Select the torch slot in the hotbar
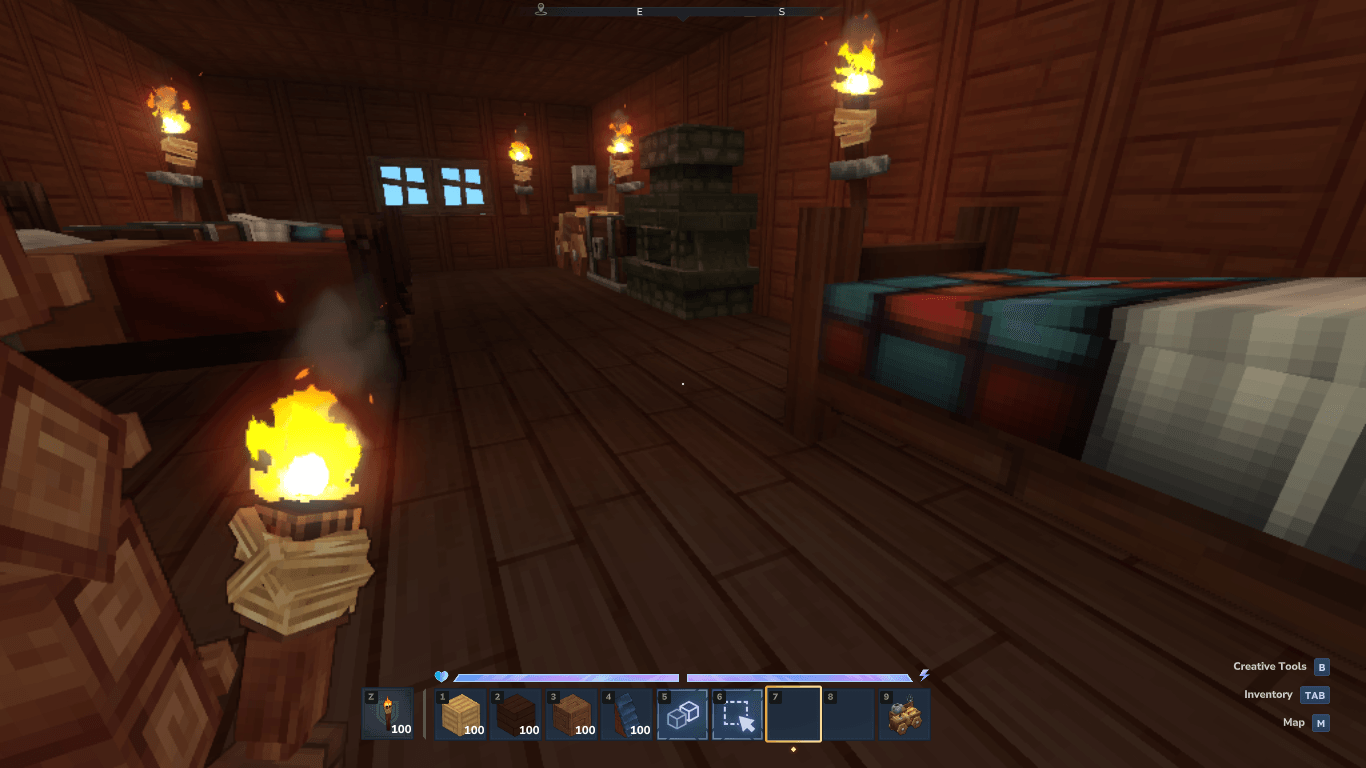 click(388, 714)
